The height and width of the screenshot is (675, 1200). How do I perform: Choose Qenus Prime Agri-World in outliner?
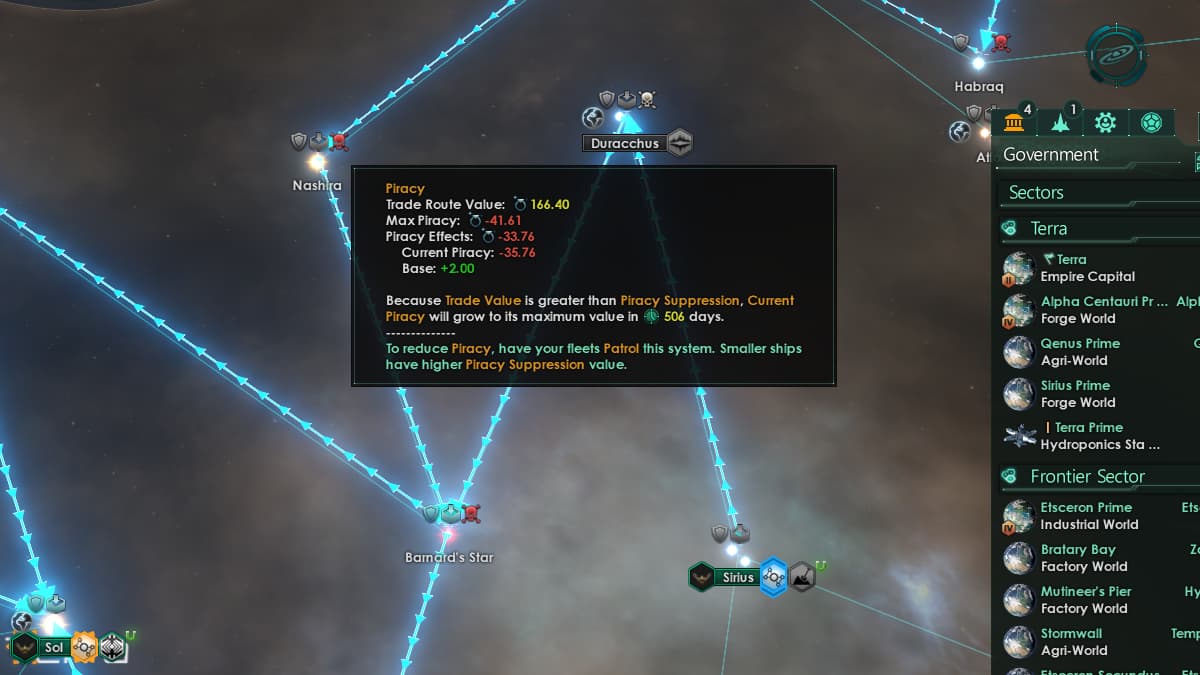coord(1079,352)
